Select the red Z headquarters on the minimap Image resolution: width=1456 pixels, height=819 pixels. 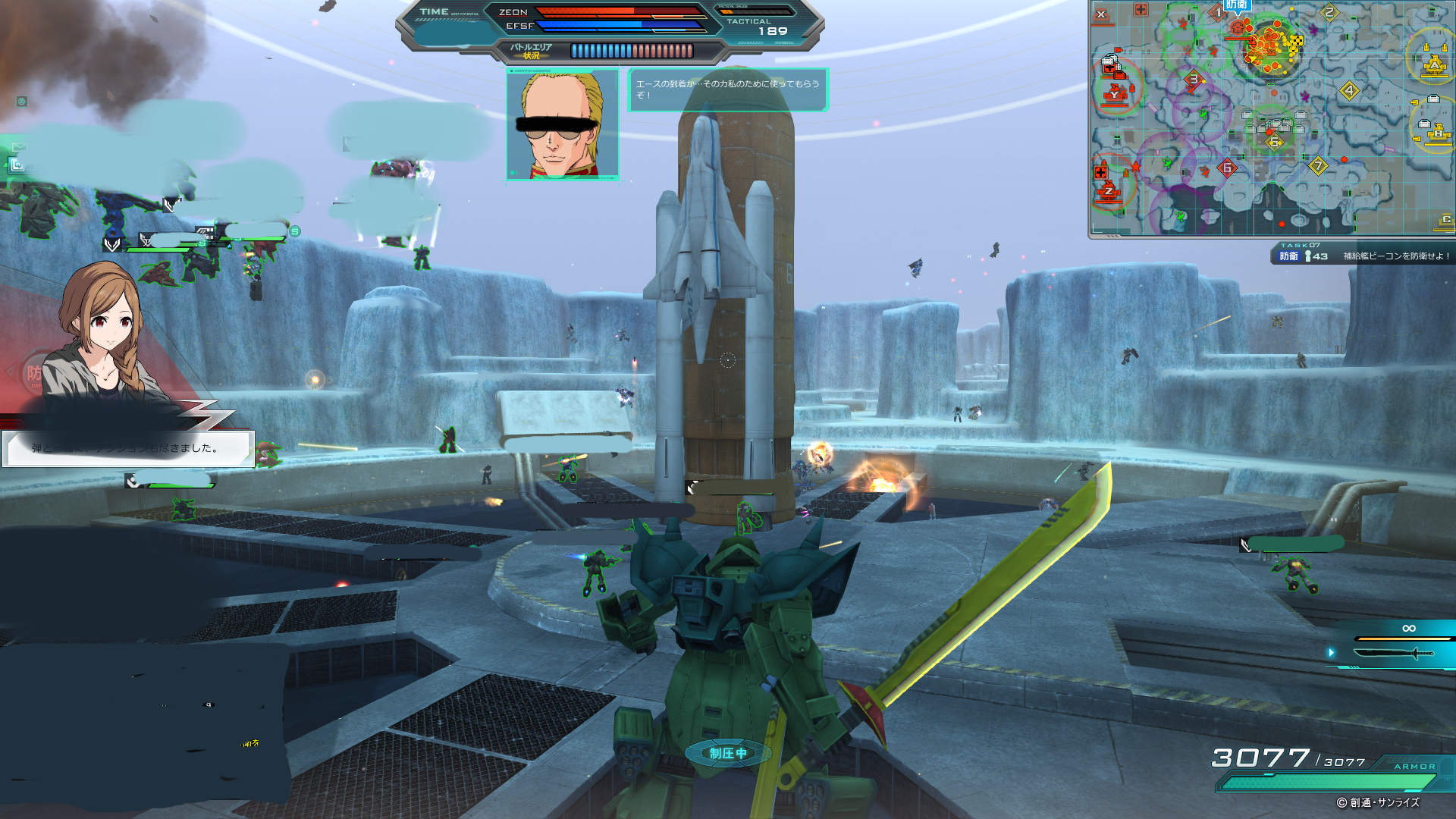pyautogui.click(x=1109, y=192)
